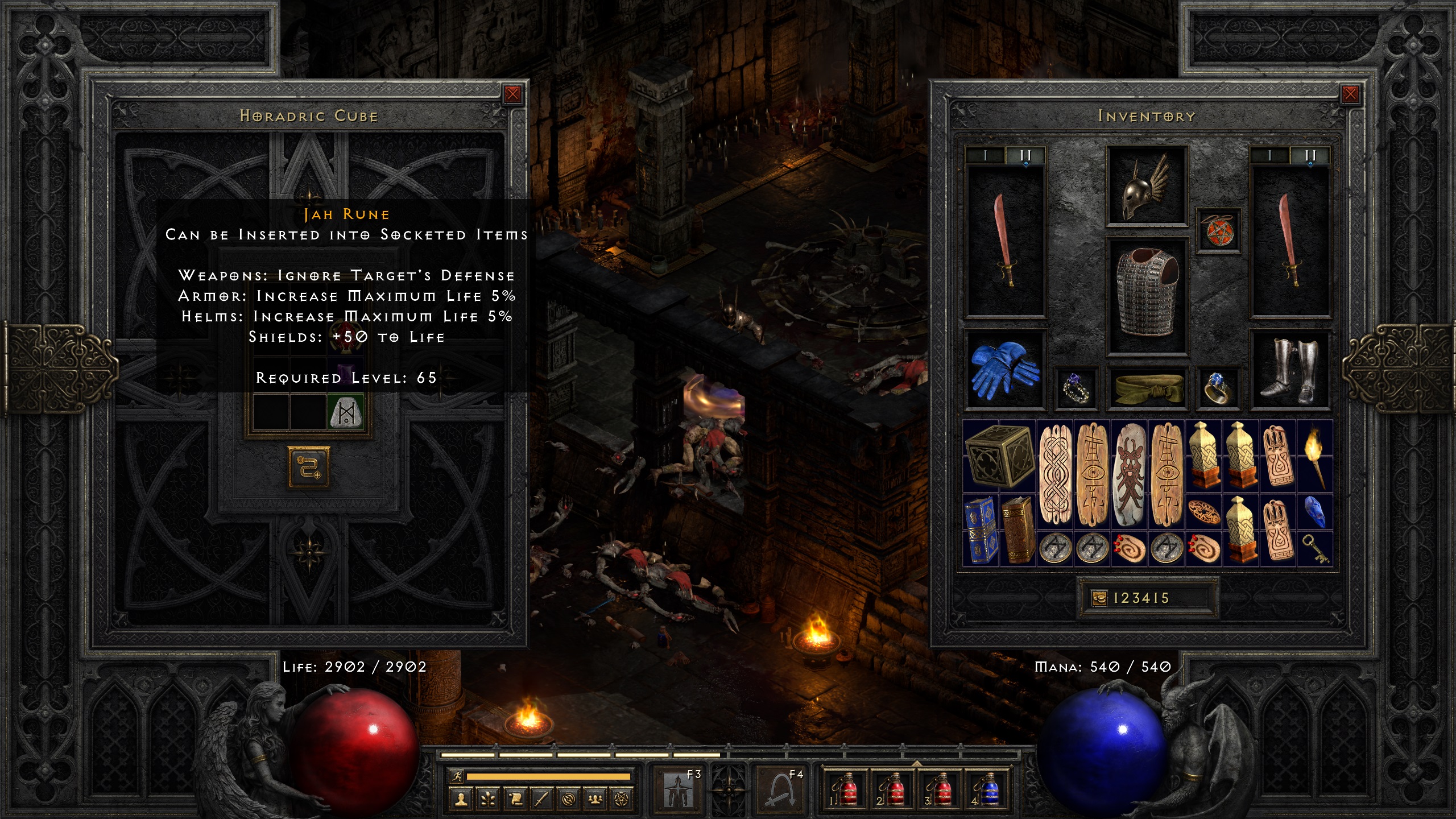The width and height of the screenshot is (1456, 819).
Task: Close the Inventory panel
Action: point(1350,94)
